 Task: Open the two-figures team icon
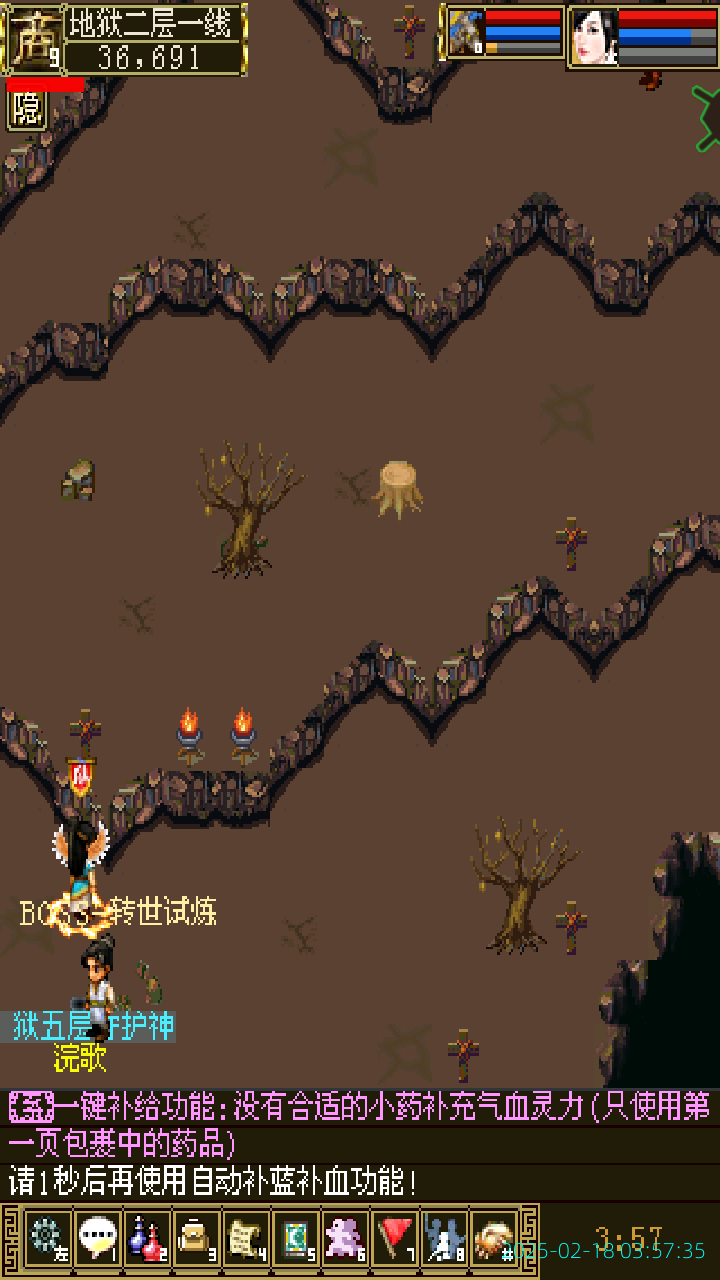click(x=444, y=1238)
